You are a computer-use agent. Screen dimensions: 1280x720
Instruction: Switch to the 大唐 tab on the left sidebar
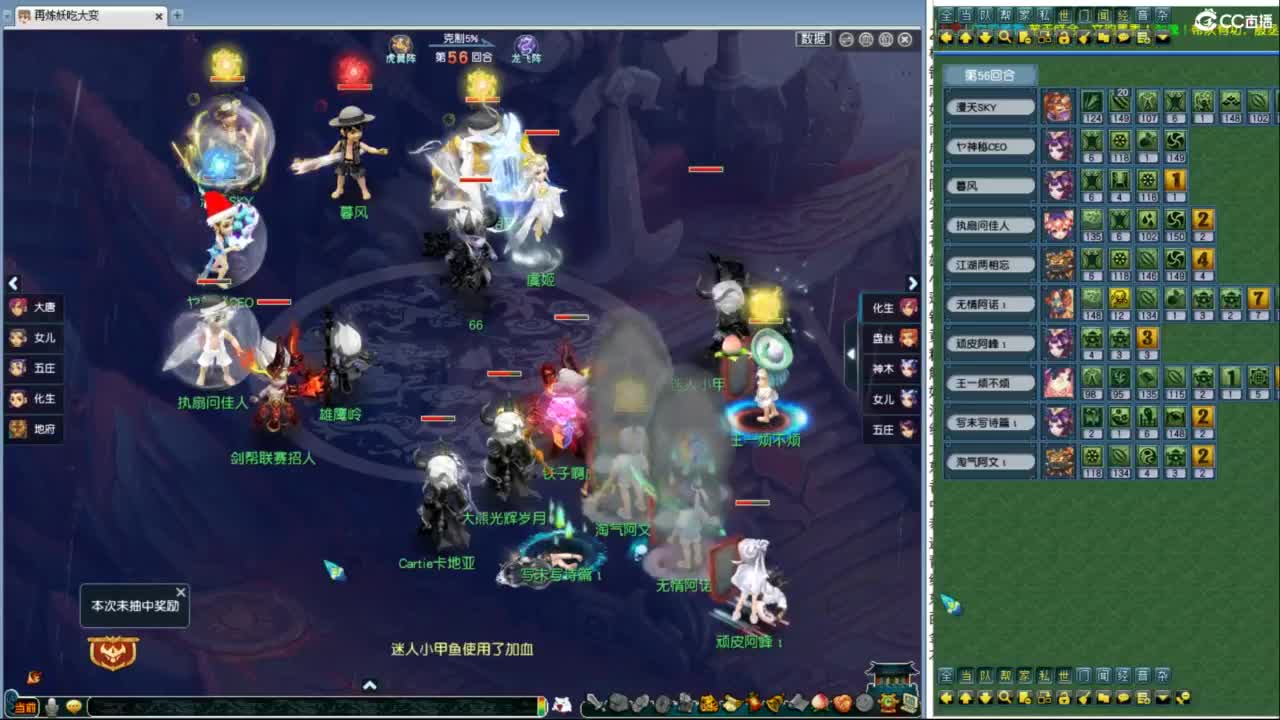pos(34,309)
